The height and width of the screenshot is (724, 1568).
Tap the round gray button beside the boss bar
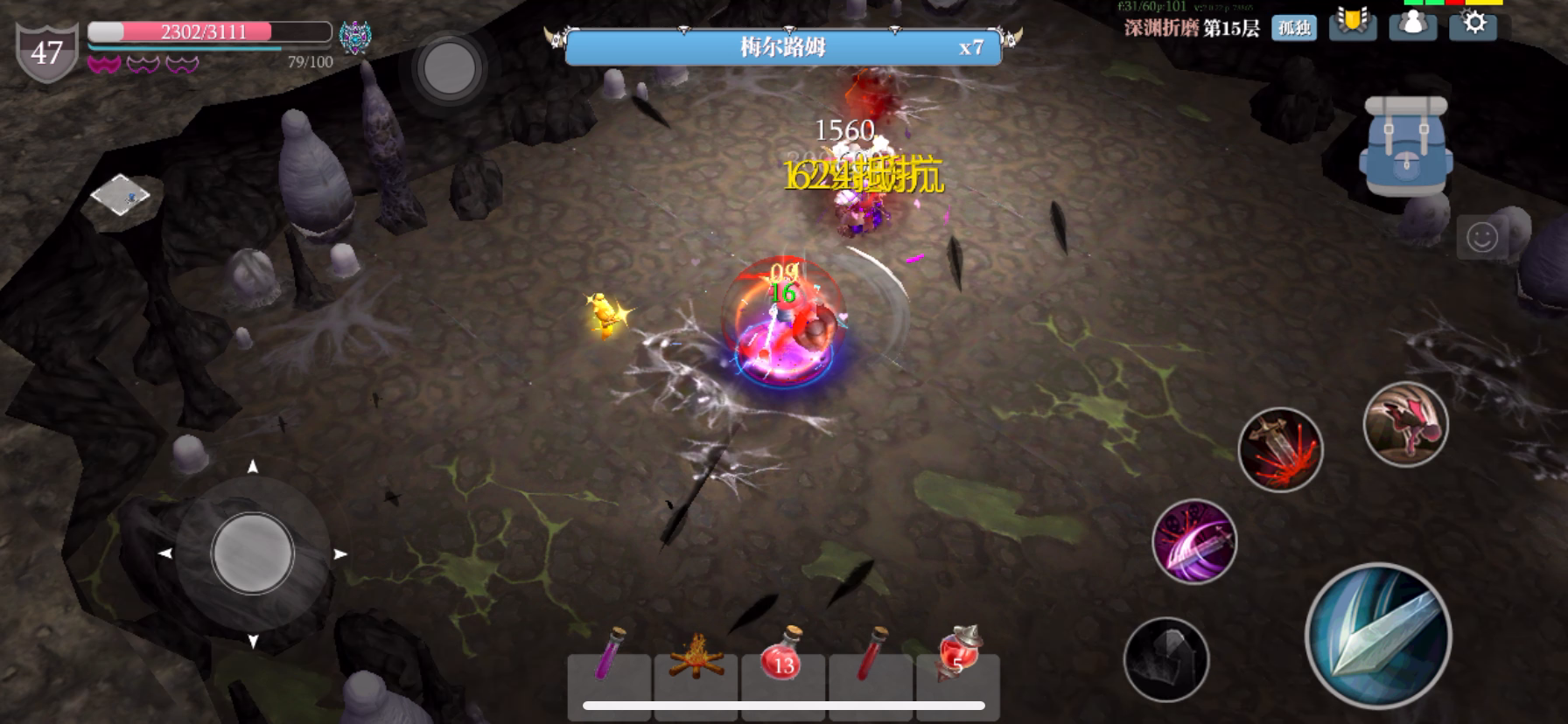[x=449, y=67]
